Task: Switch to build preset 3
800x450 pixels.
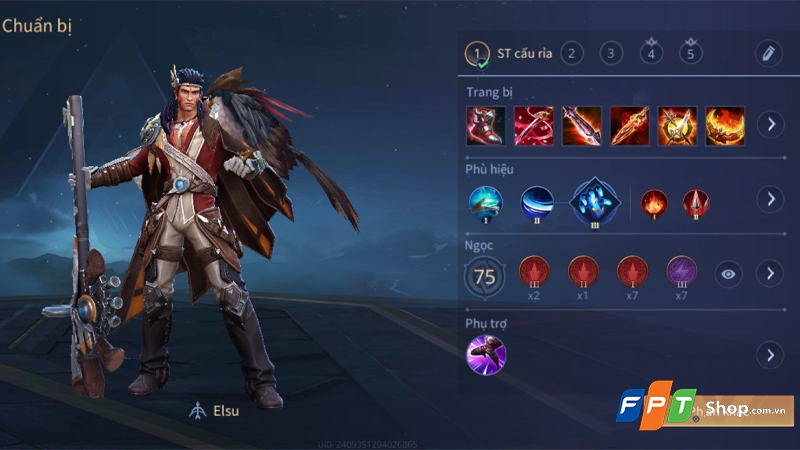Action: (612, 54)
